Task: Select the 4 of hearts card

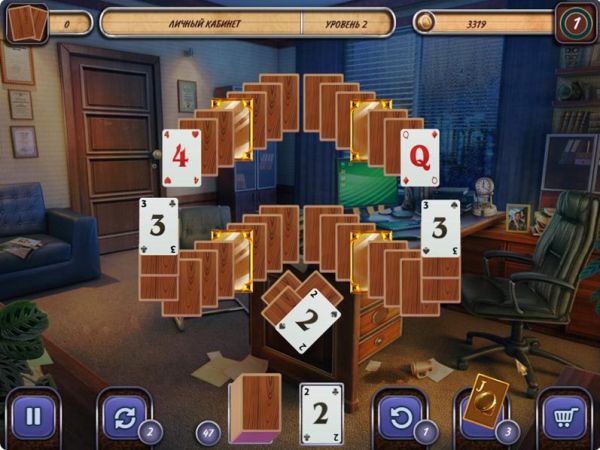Action: [x=181, y=157]
